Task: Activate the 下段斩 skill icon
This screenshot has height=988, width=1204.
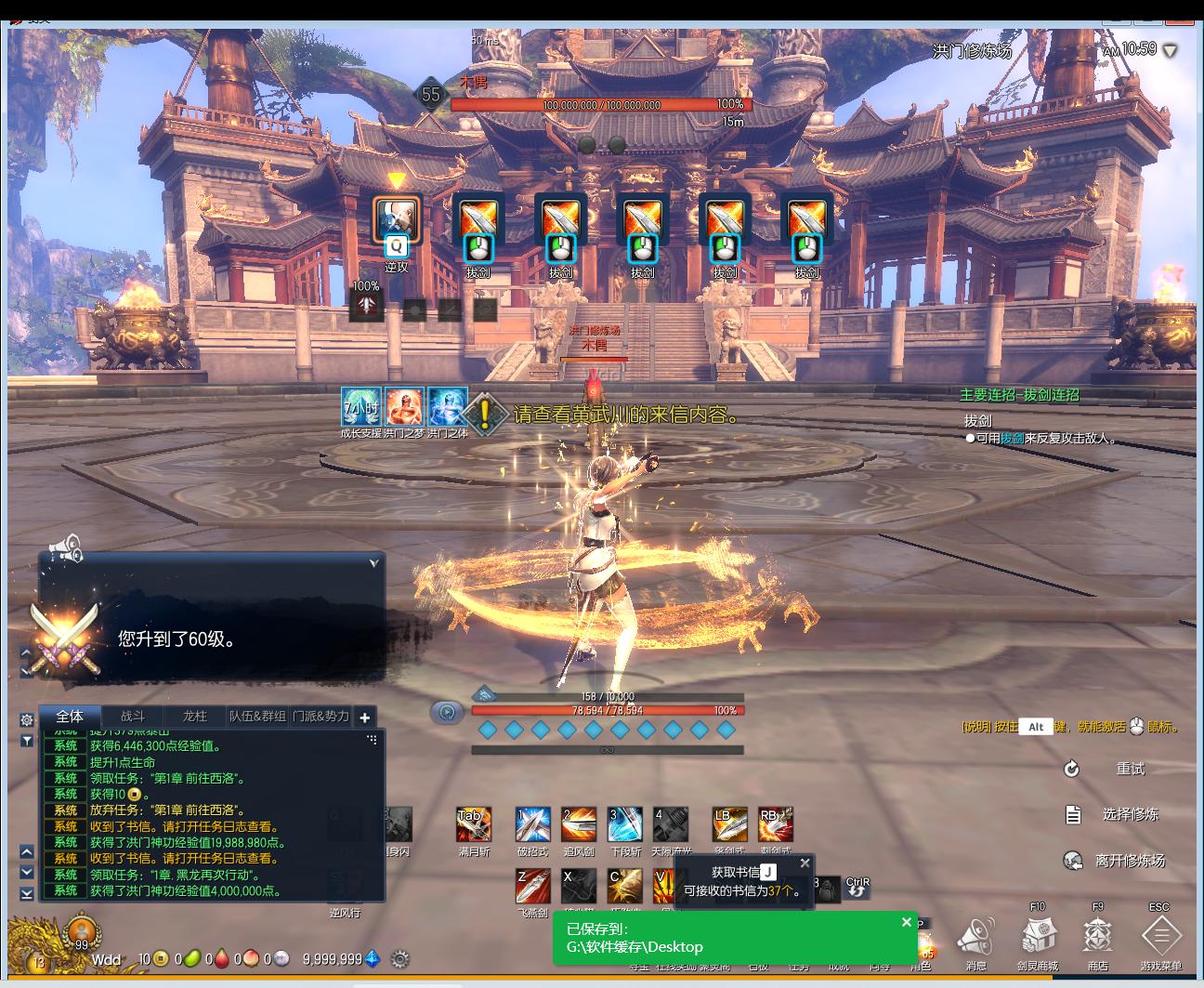Action: click(x=624, y=824)
